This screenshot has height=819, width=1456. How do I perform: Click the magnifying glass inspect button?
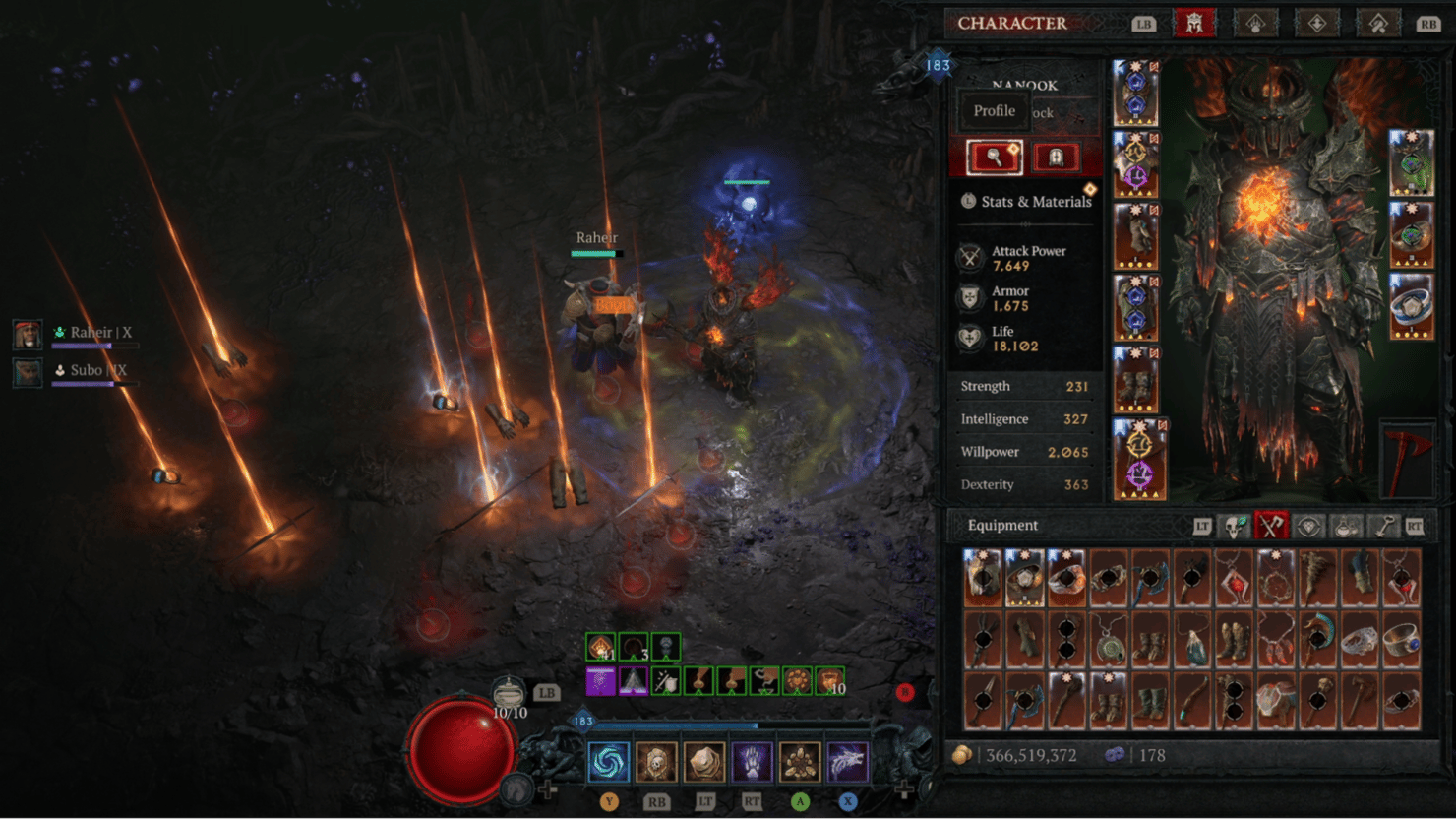(995, 157)
